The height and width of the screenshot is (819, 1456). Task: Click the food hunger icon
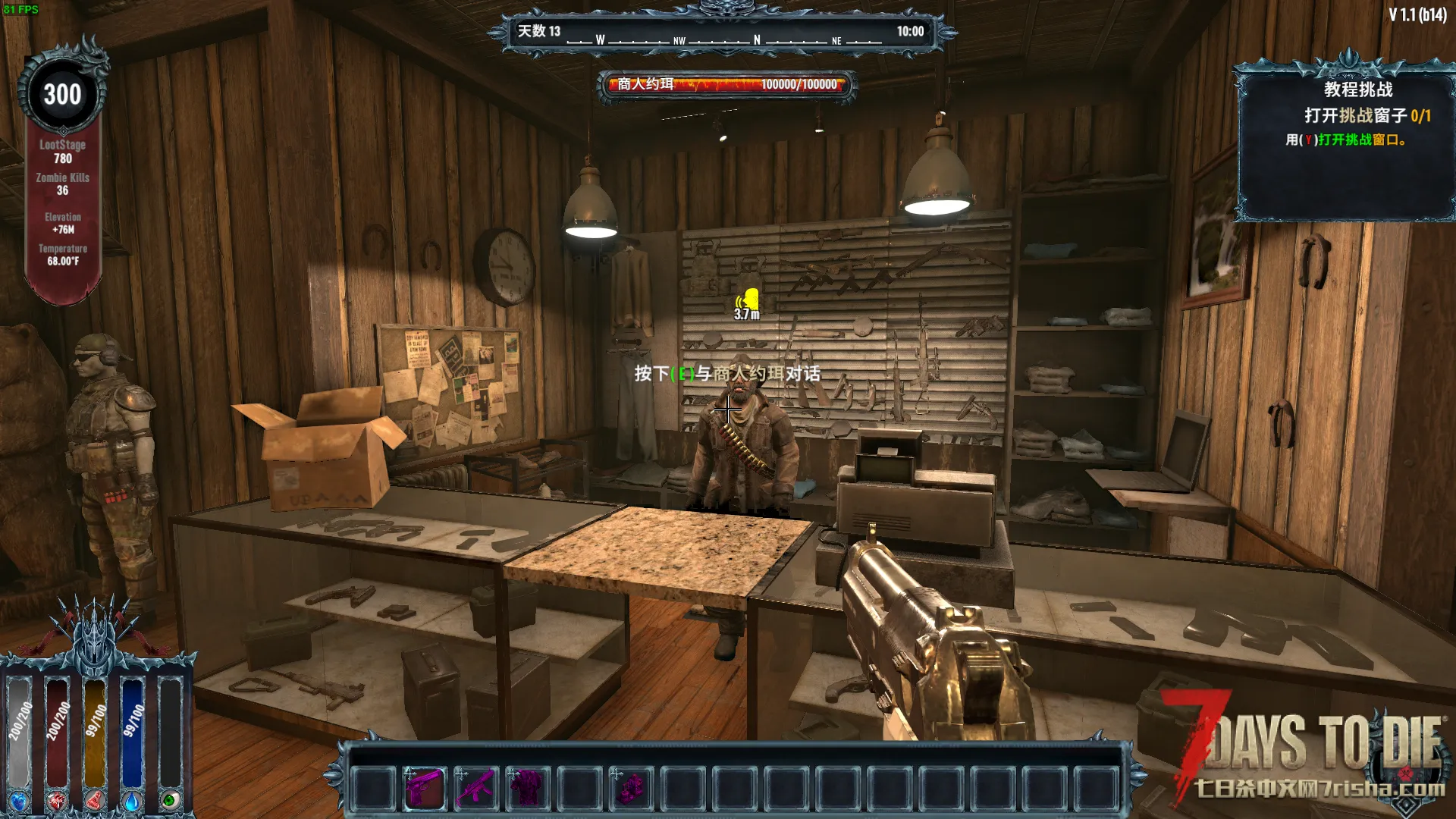click(95, 801)
